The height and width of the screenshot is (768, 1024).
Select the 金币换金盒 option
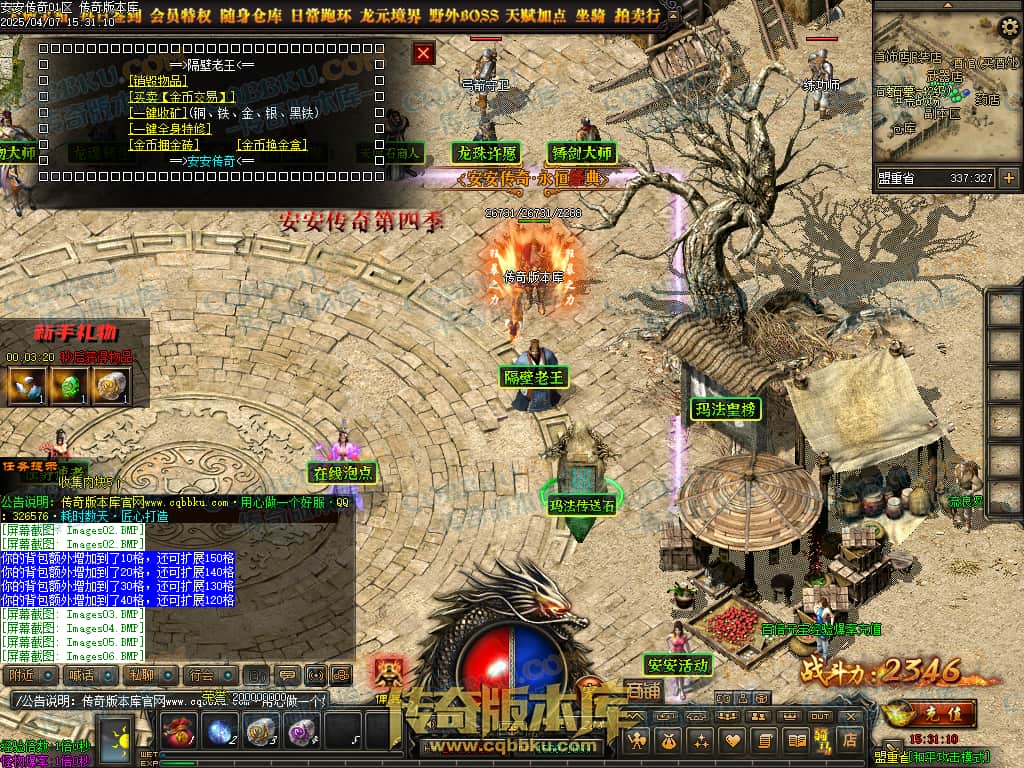(272, 145)
